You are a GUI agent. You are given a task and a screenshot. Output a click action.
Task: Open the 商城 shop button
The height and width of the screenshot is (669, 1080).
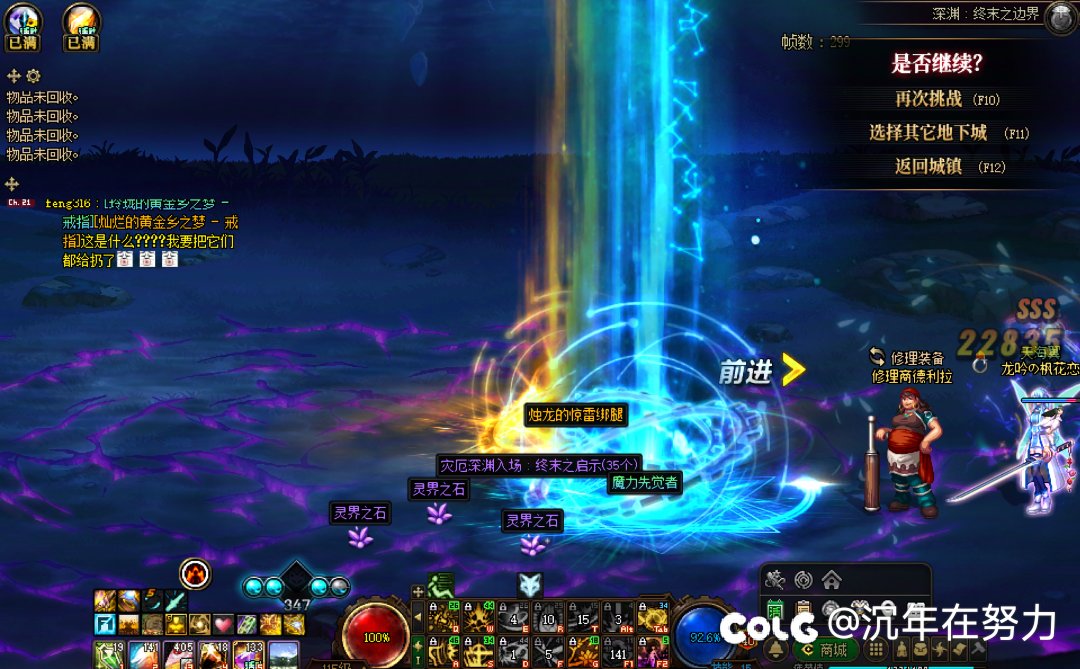(825, 649)
